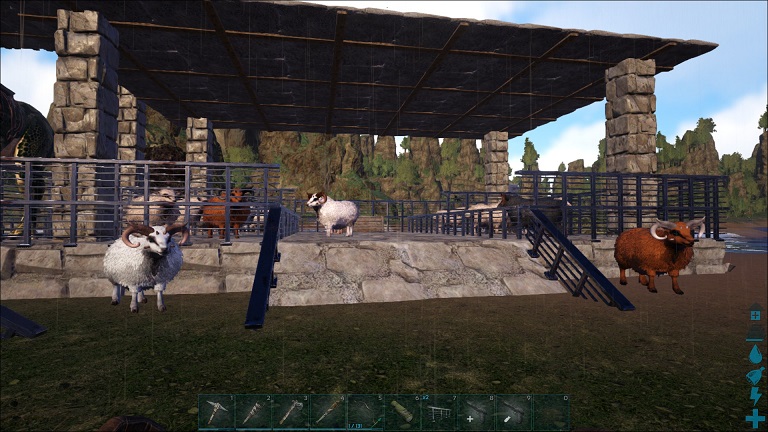Image resolution: width=768 pixels, height=432 pixels.
Task: Select the pickaxe in hotbar slot 1
Action: tap(216, 412)
